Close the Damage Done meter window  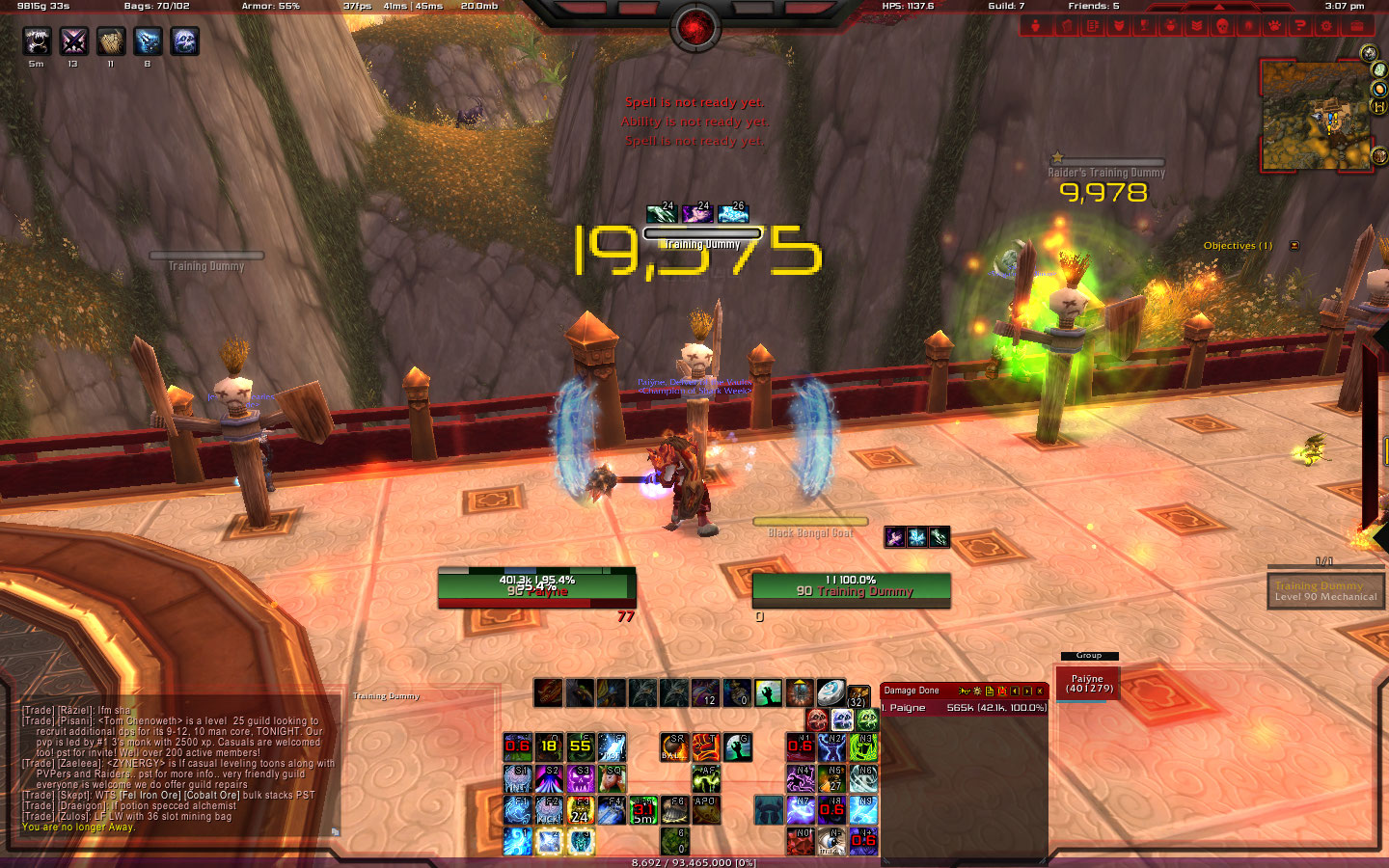pos(1039,691)
